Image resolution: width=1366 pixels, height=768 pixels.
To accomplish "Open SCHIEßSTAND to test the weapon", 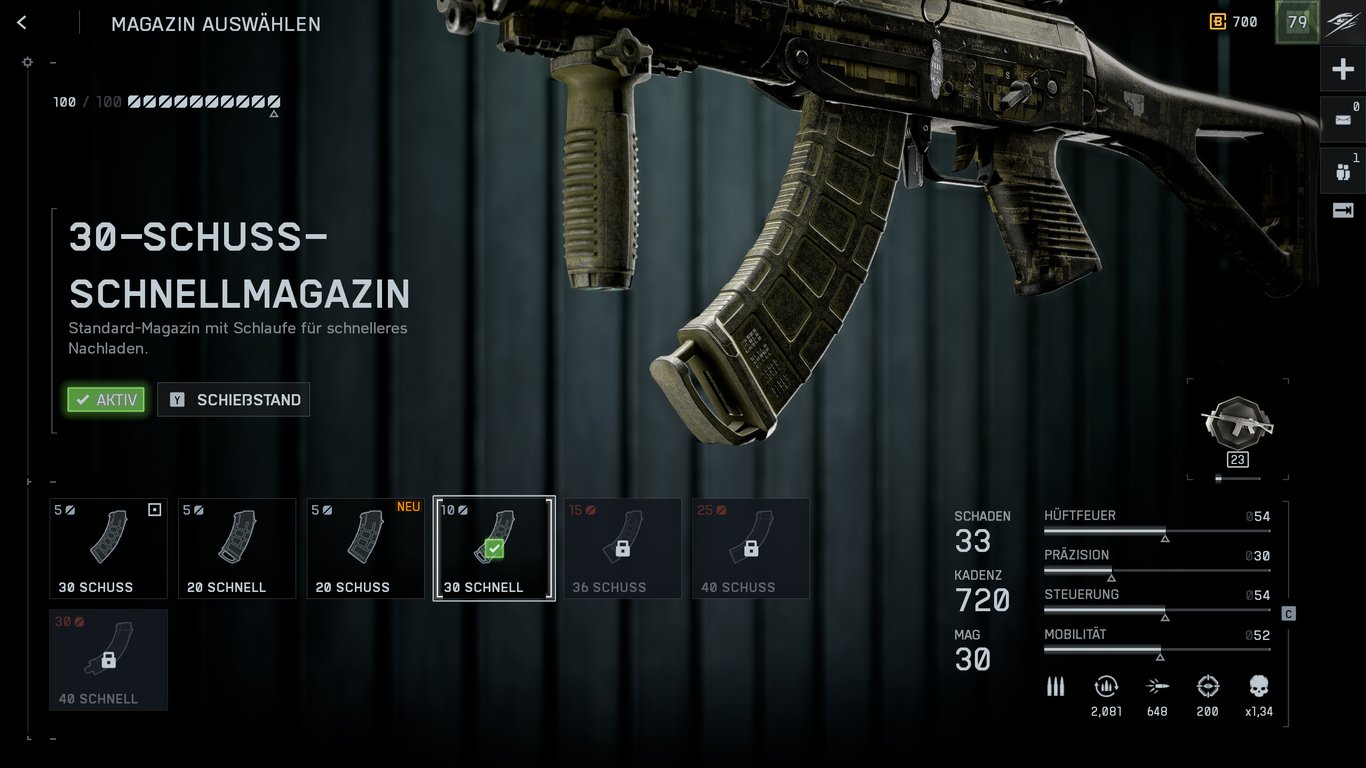I will tap(233, 399).
